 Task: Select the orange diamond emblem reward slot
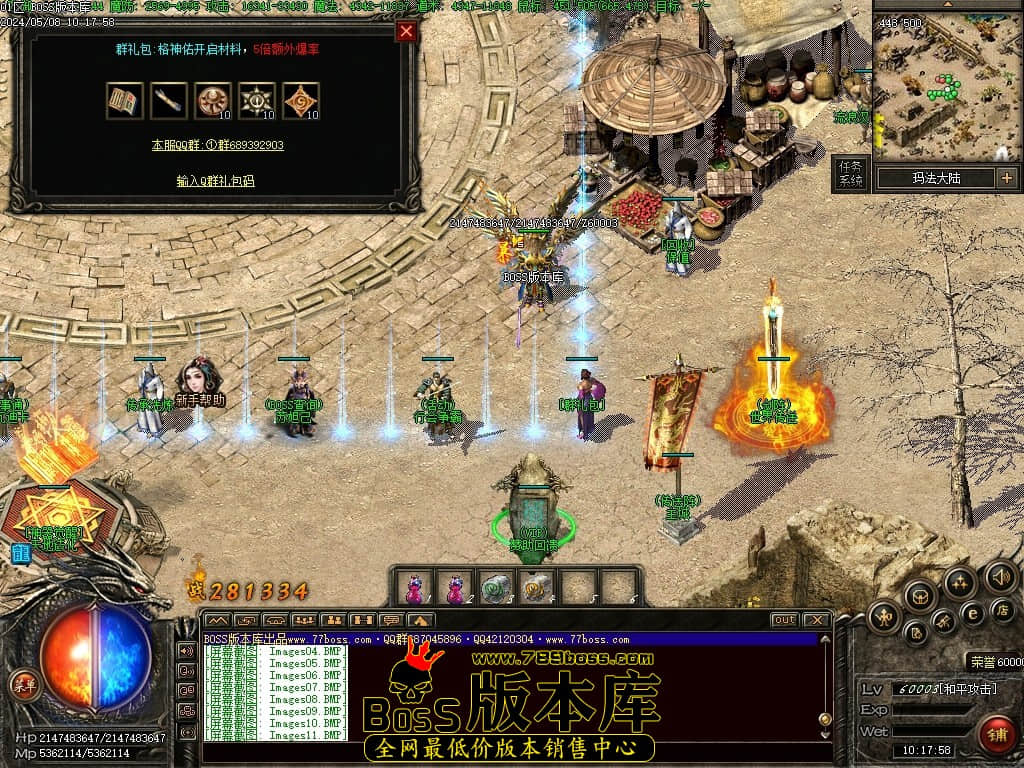301,100
